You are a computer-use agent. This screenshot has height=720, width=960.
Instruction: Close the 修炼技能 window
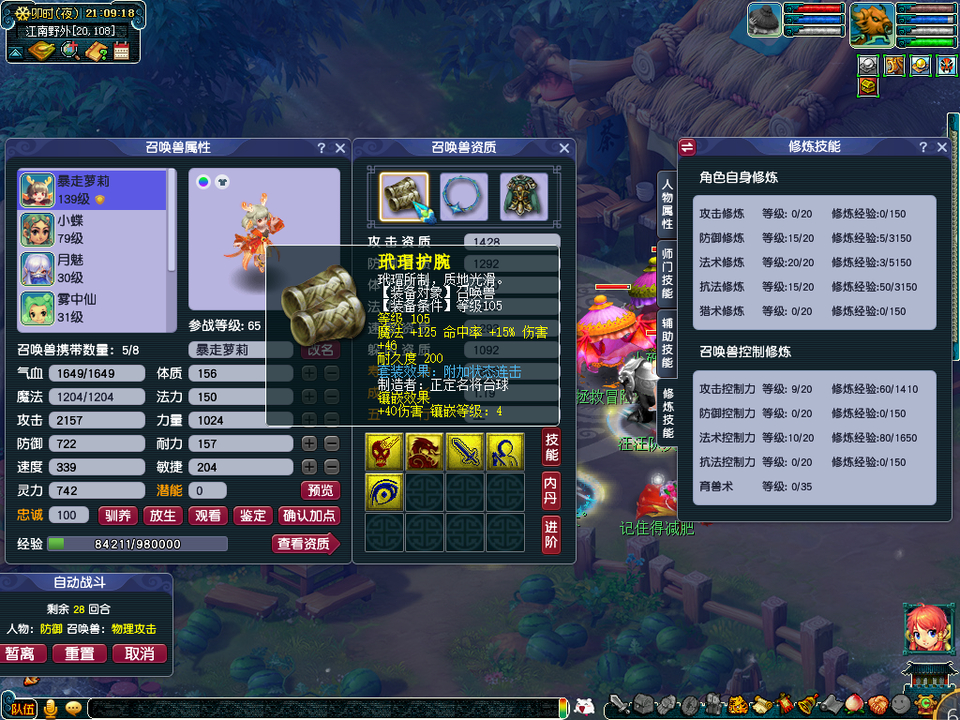[x=942, y=147]
